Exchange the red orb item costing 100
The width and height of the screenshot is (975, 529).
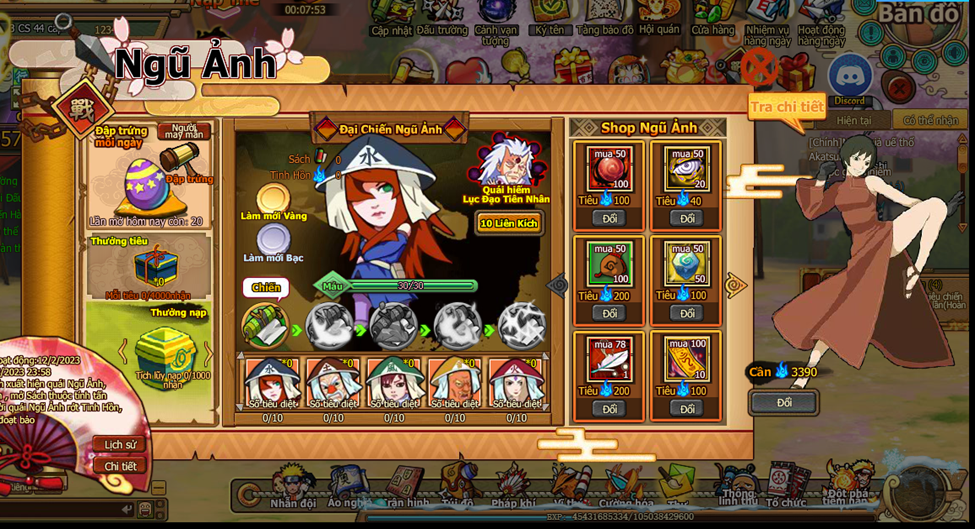608,218
